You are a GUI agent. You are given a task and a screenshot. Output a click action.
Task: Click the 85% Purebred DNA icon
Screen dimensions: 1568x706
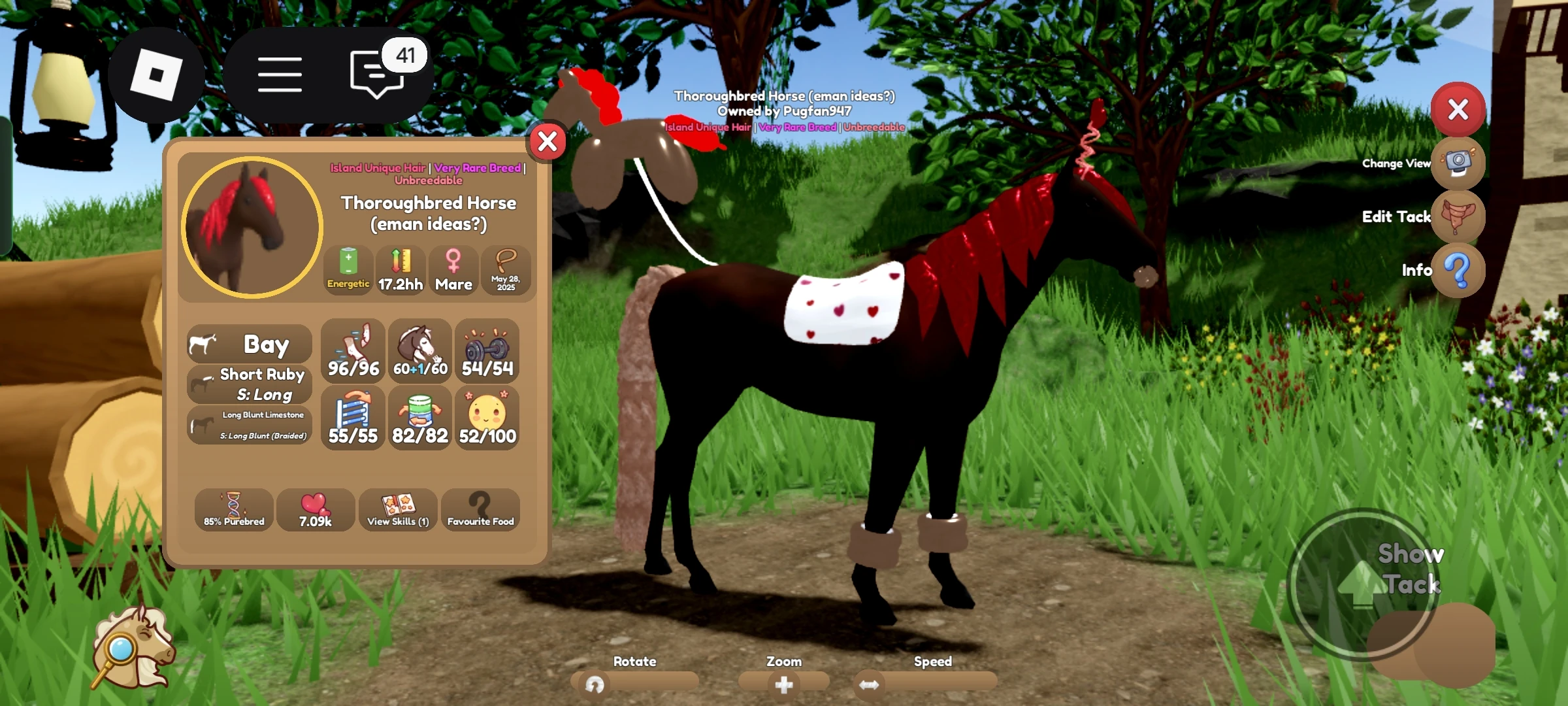233,510
